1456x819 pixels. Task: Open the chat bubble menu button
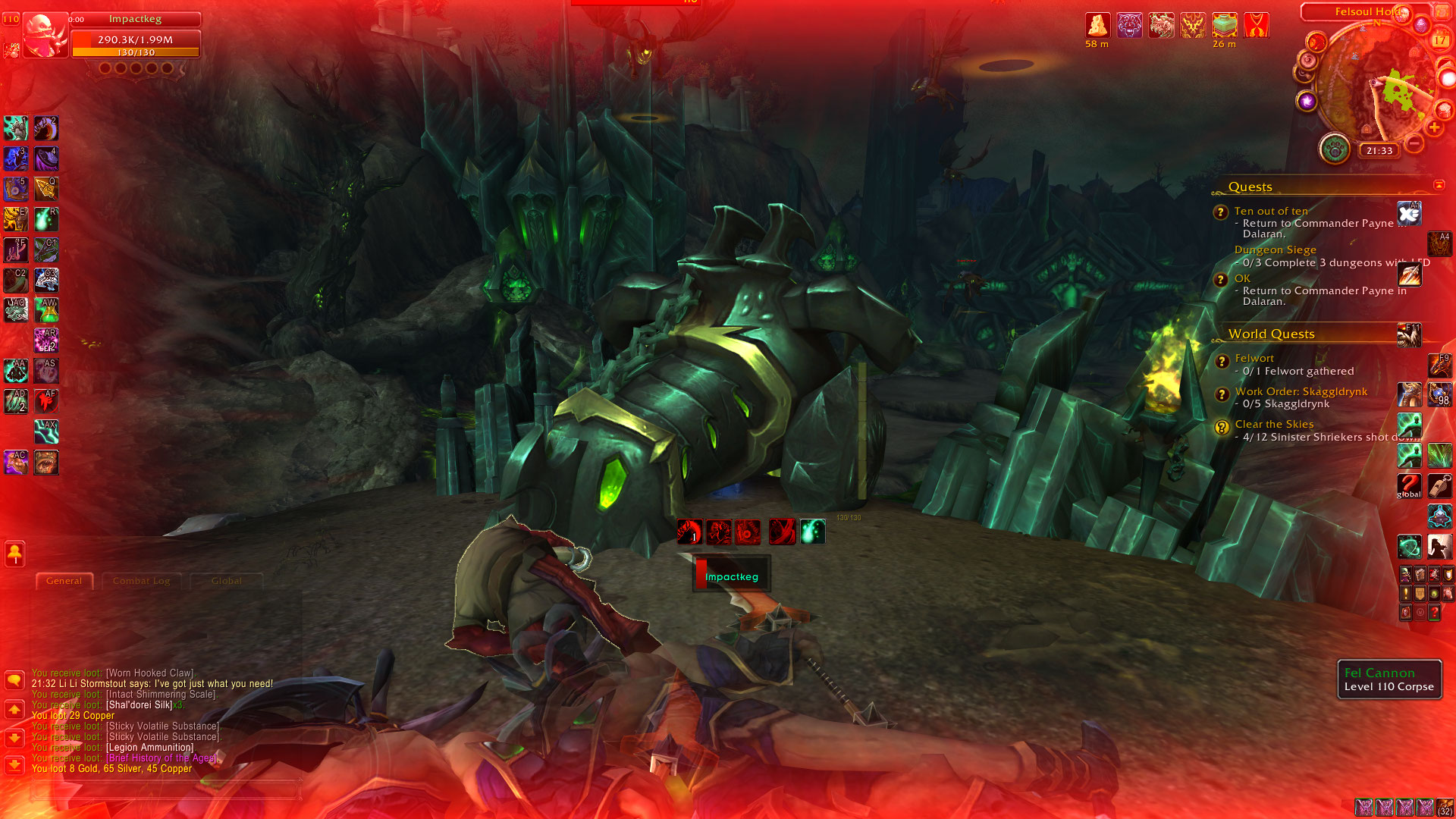tap(14, 679)
